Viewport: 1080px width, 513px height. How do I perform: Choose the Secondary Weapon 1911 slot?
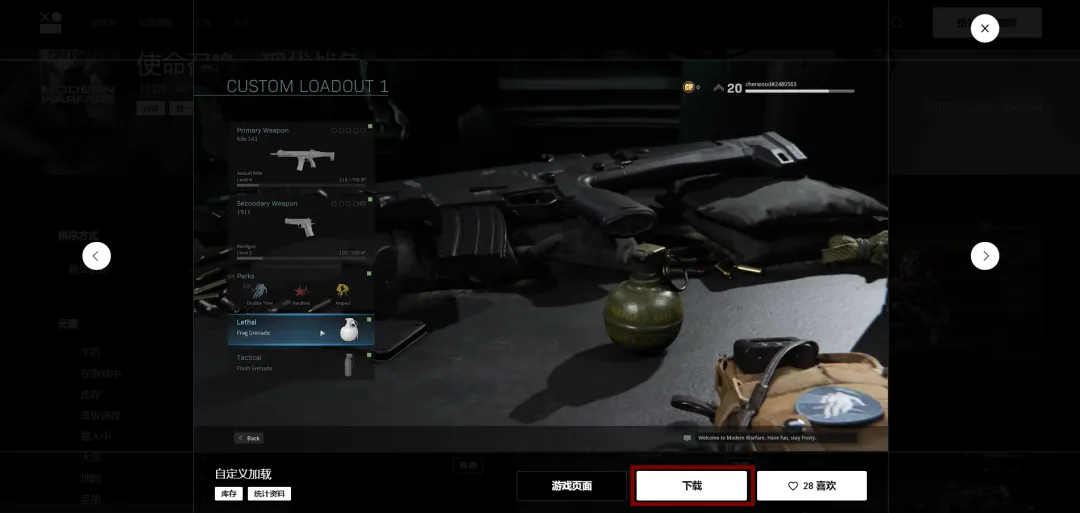(302, 227)
